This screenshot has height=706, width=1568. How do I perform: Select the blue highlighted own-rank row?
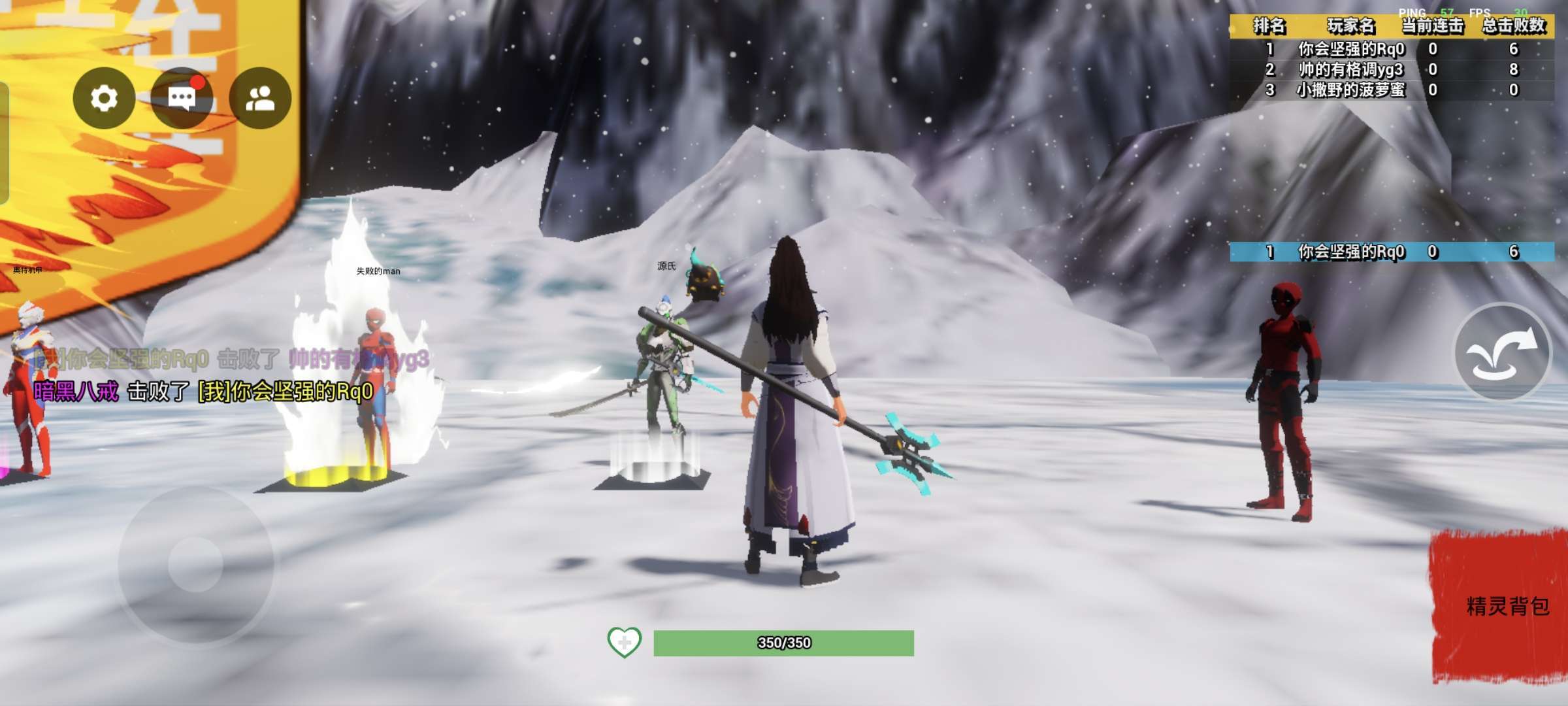1392,252
